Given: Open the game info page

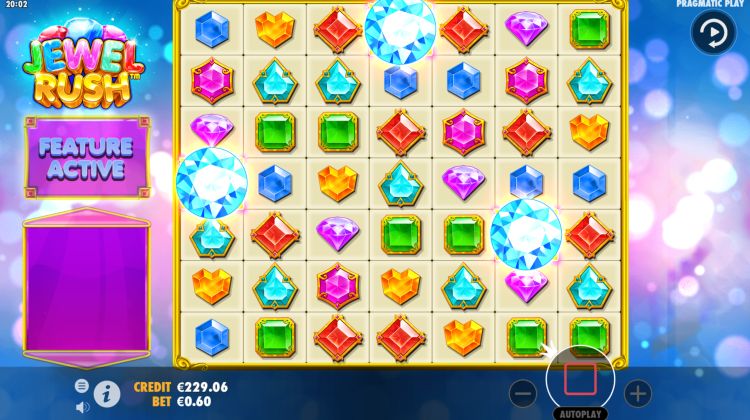Looking at the screenshot, I should [107, 393].
